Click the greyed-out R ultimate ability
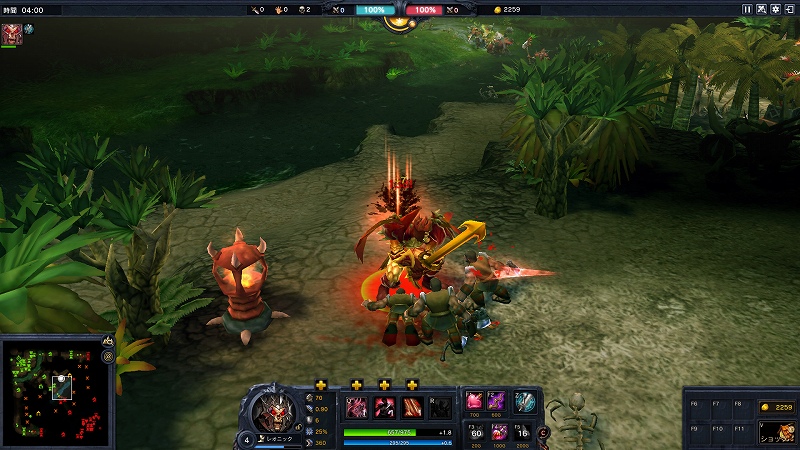Screen dimensions: 800x450 (x=439, y=408)
